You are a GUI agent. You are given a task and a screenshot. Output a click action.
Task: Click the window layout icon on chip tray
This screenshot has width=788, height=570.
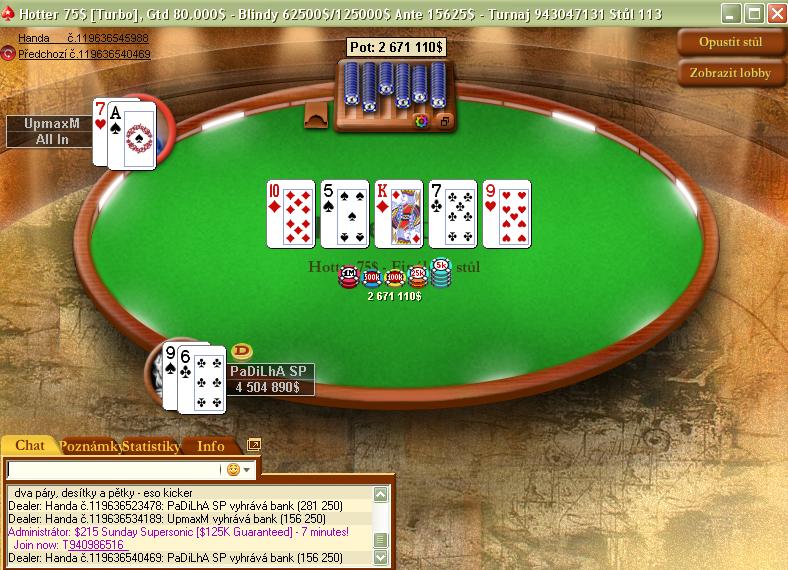pos(443,121)
